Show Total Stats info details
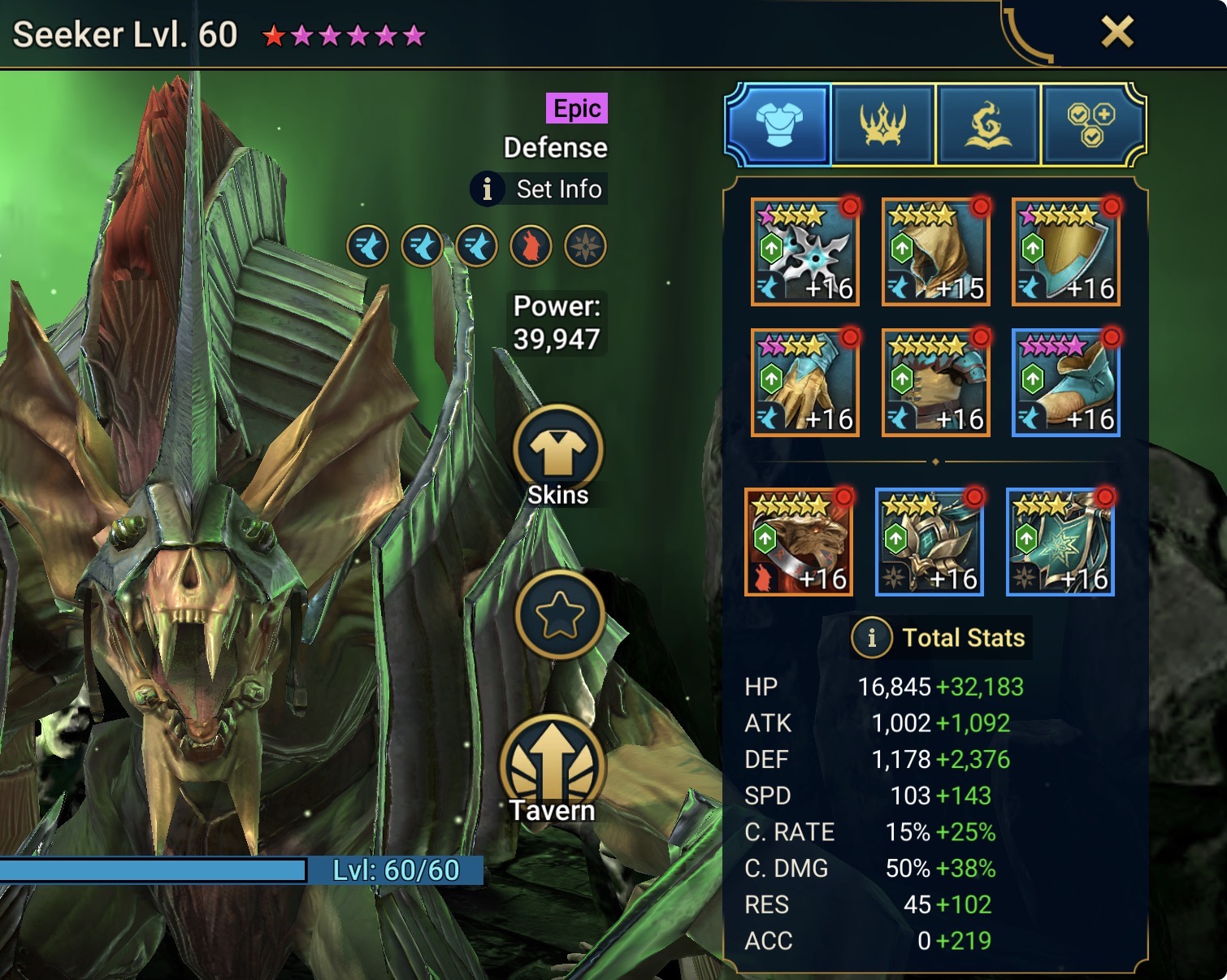Image resolution: width=1227 pixels, height=980 pixels. pyautogui.click(x=872, y=638)
